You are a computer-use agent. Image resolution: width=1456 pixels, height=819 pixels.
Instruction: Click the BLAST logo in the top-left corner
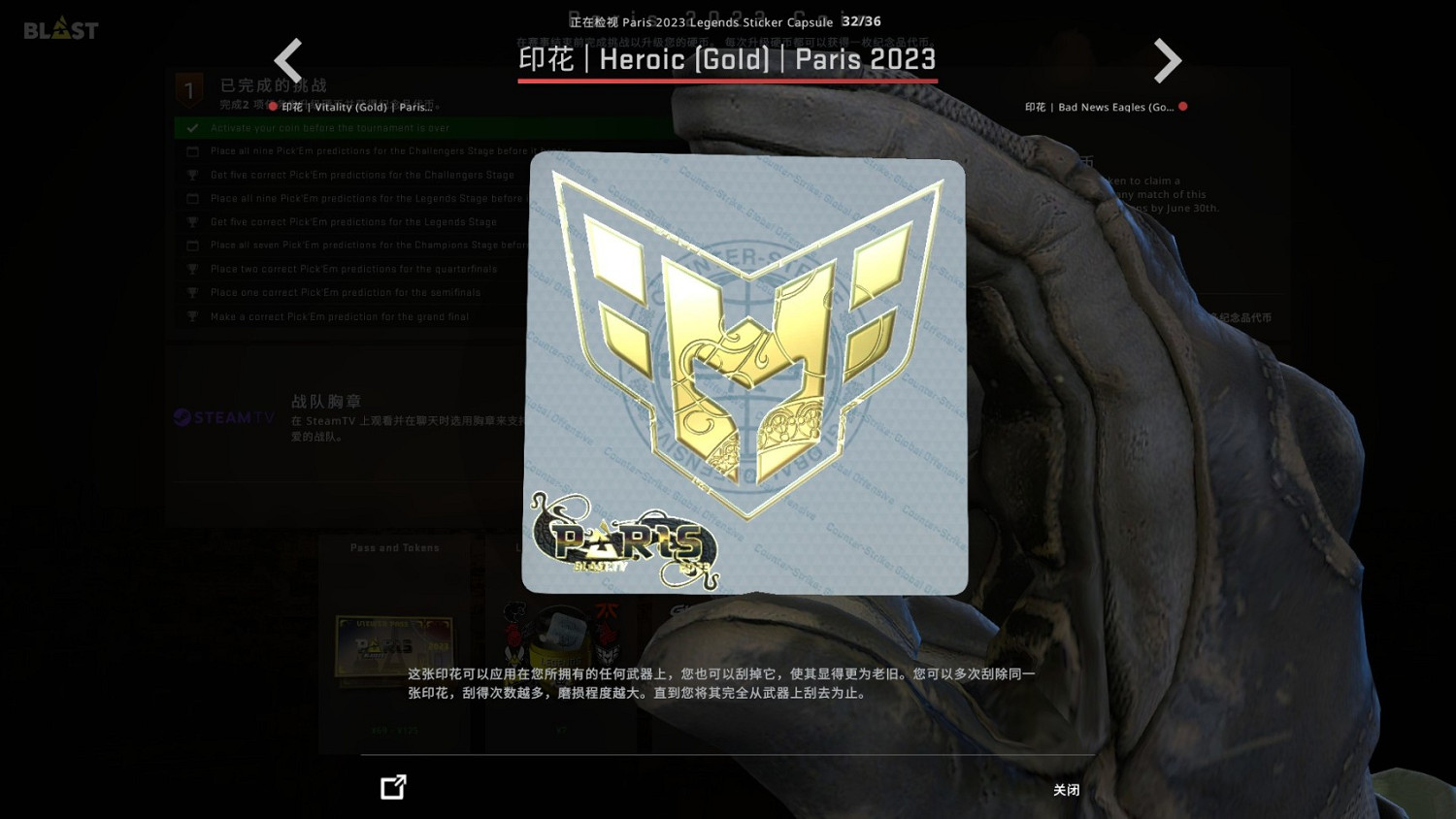tap(60, 29)
